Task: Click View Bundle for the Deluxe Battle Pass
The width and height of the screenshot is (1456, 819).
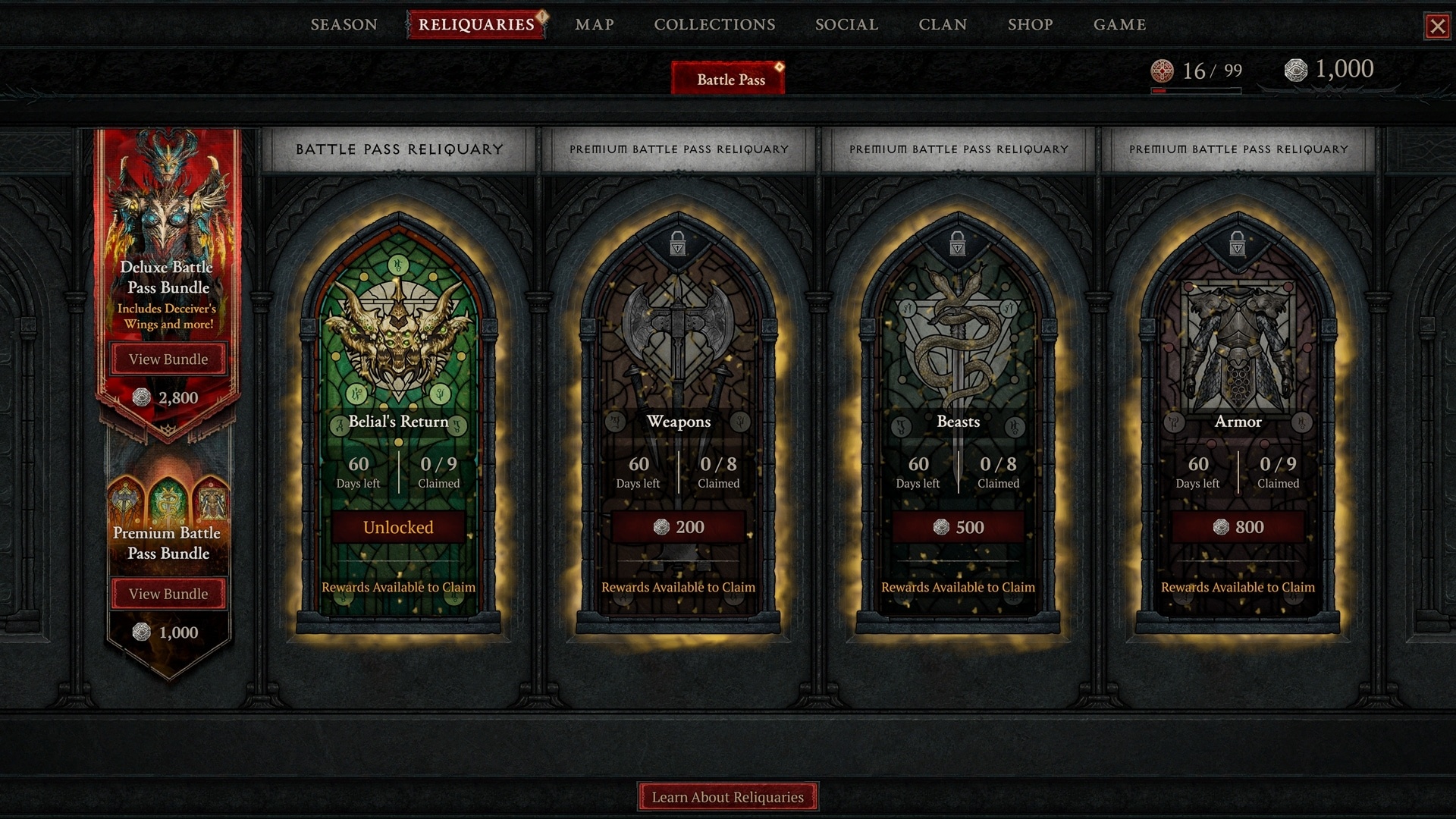Action: [x=168, y=359]
